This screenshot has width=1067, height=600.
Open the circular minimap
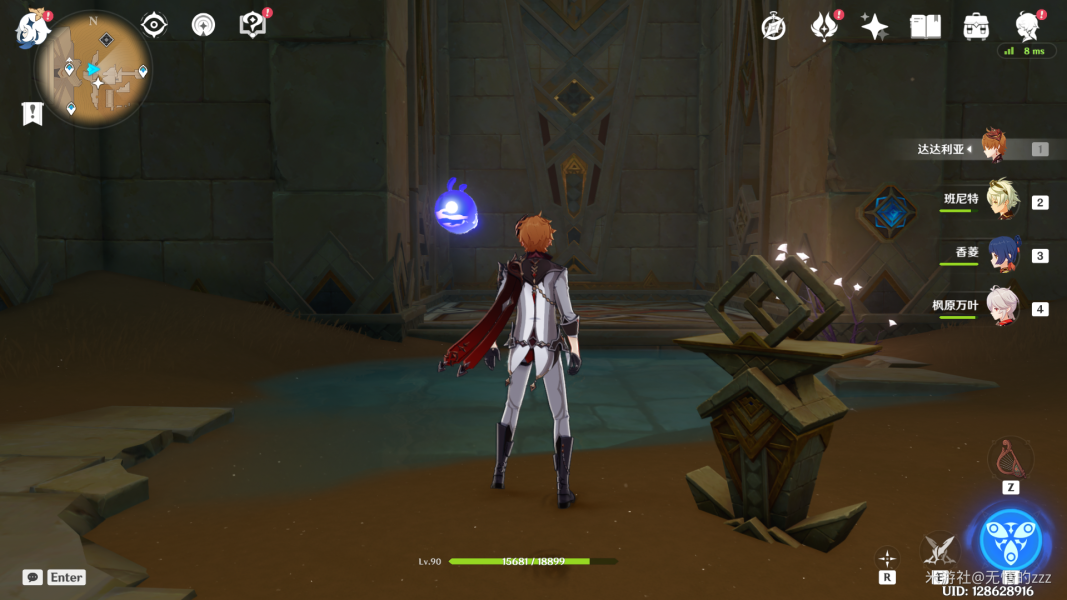[93, 69]
